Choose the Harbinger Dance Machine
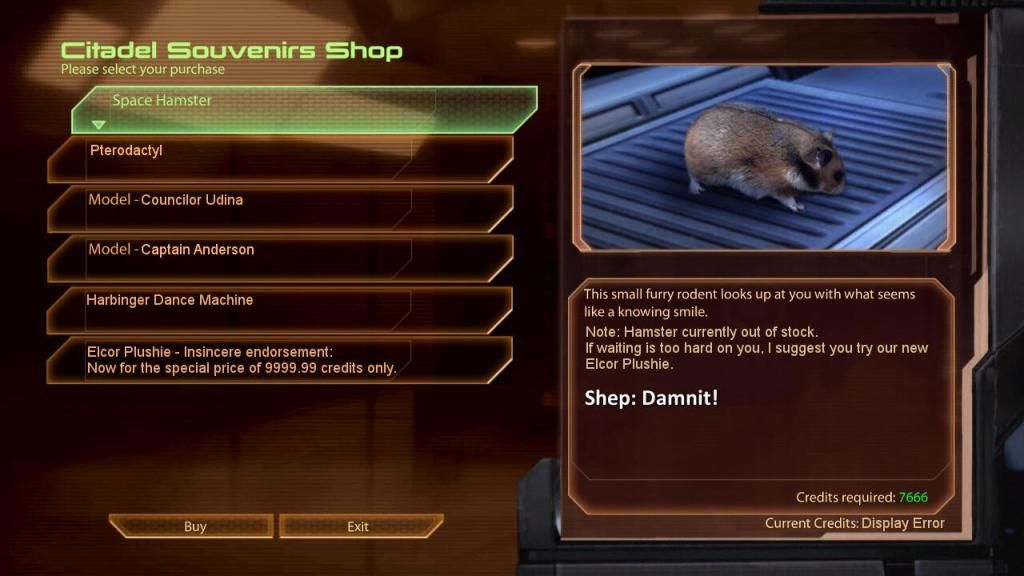 pos(280,309)
